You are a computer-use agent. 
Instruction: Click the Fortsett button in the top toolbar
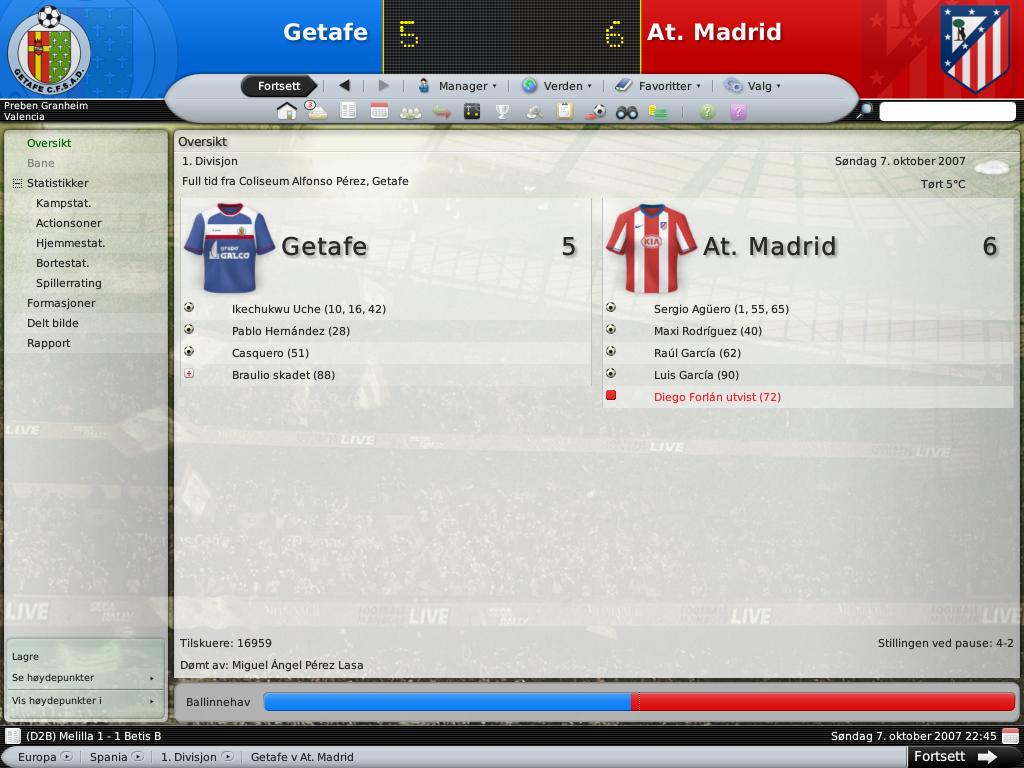[279, 86]
